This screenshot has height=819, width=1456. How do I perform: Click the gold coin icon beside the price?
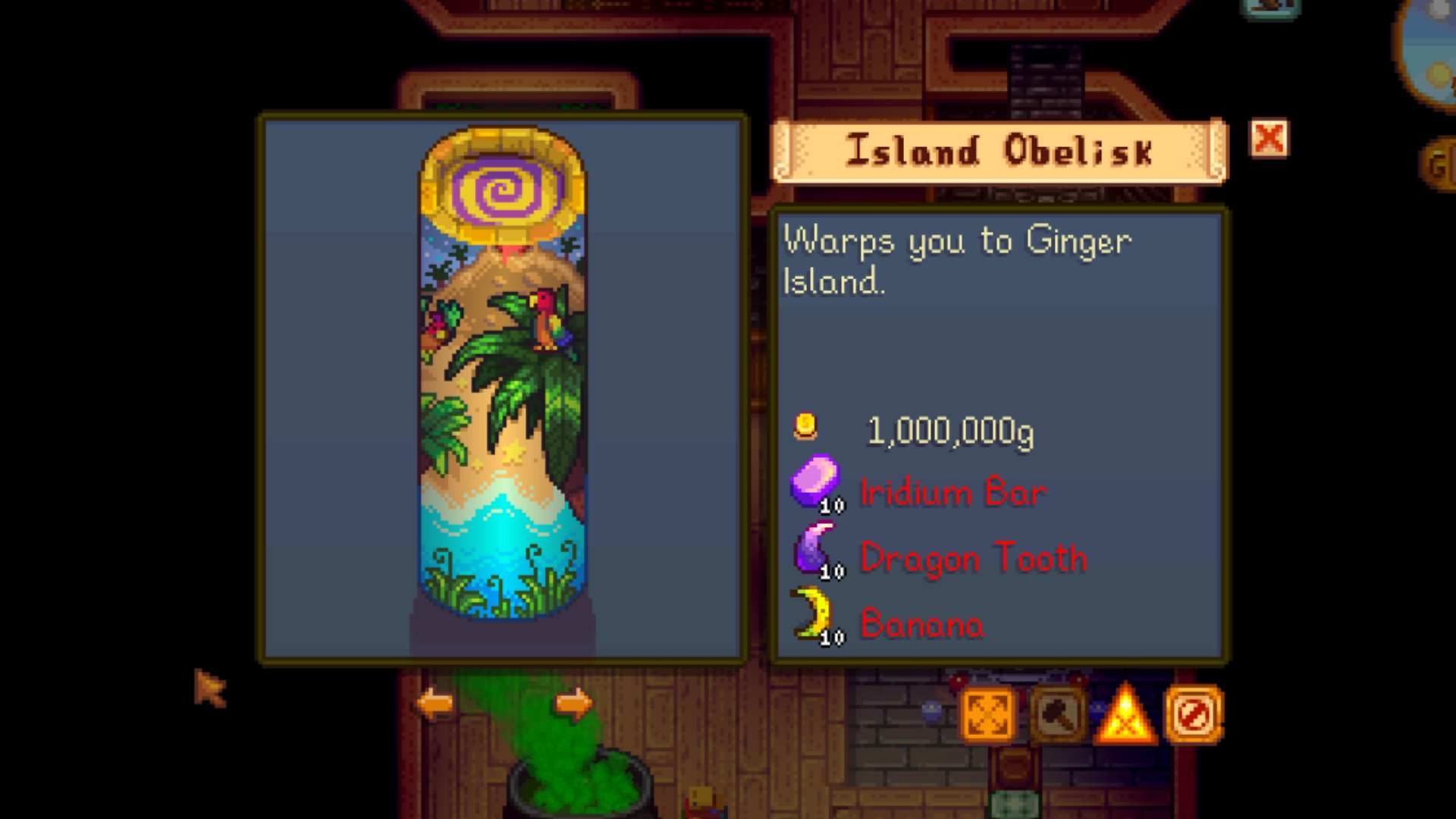click(806, 426)
